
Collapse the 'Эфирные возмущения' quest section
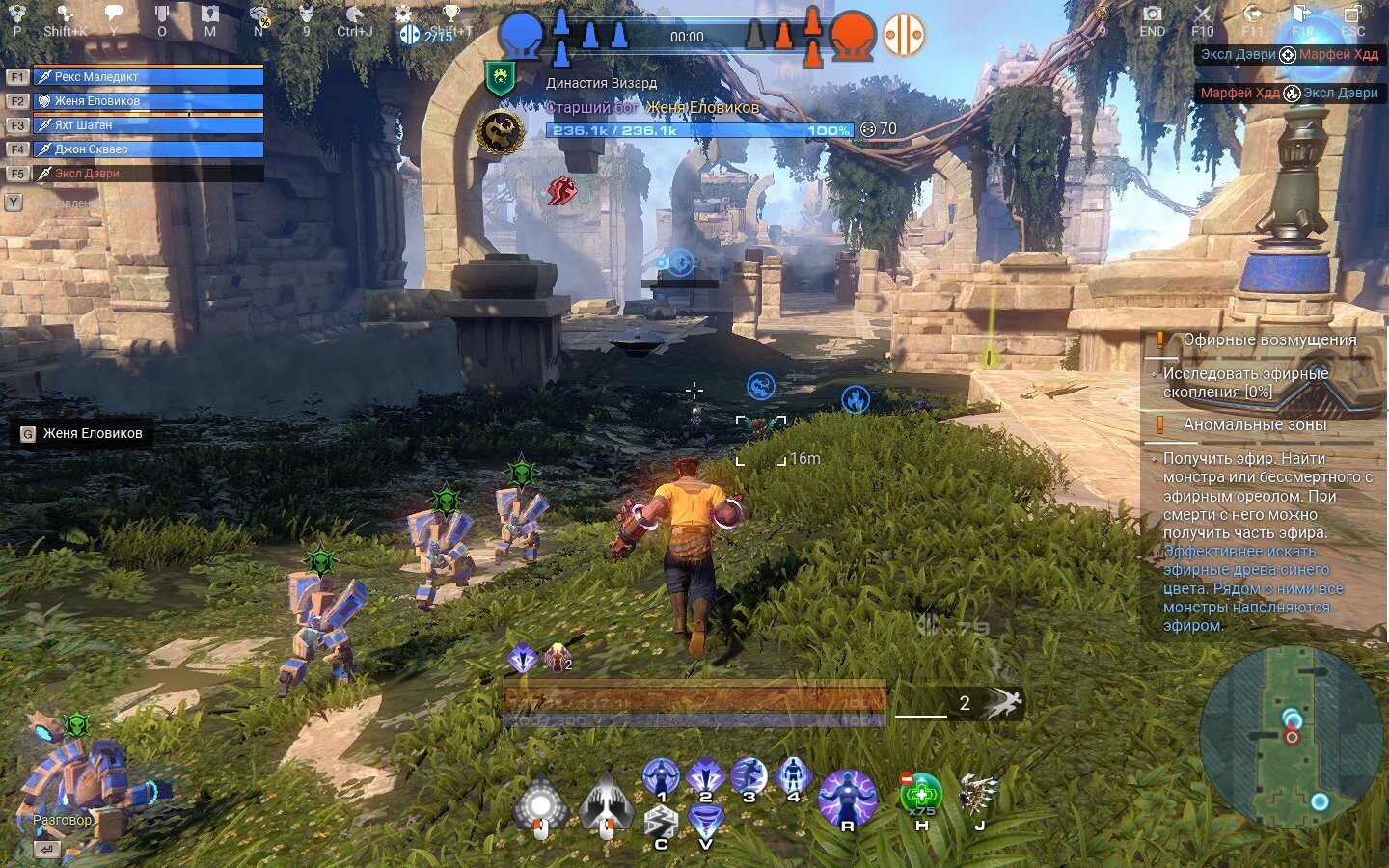[1268, 339]
